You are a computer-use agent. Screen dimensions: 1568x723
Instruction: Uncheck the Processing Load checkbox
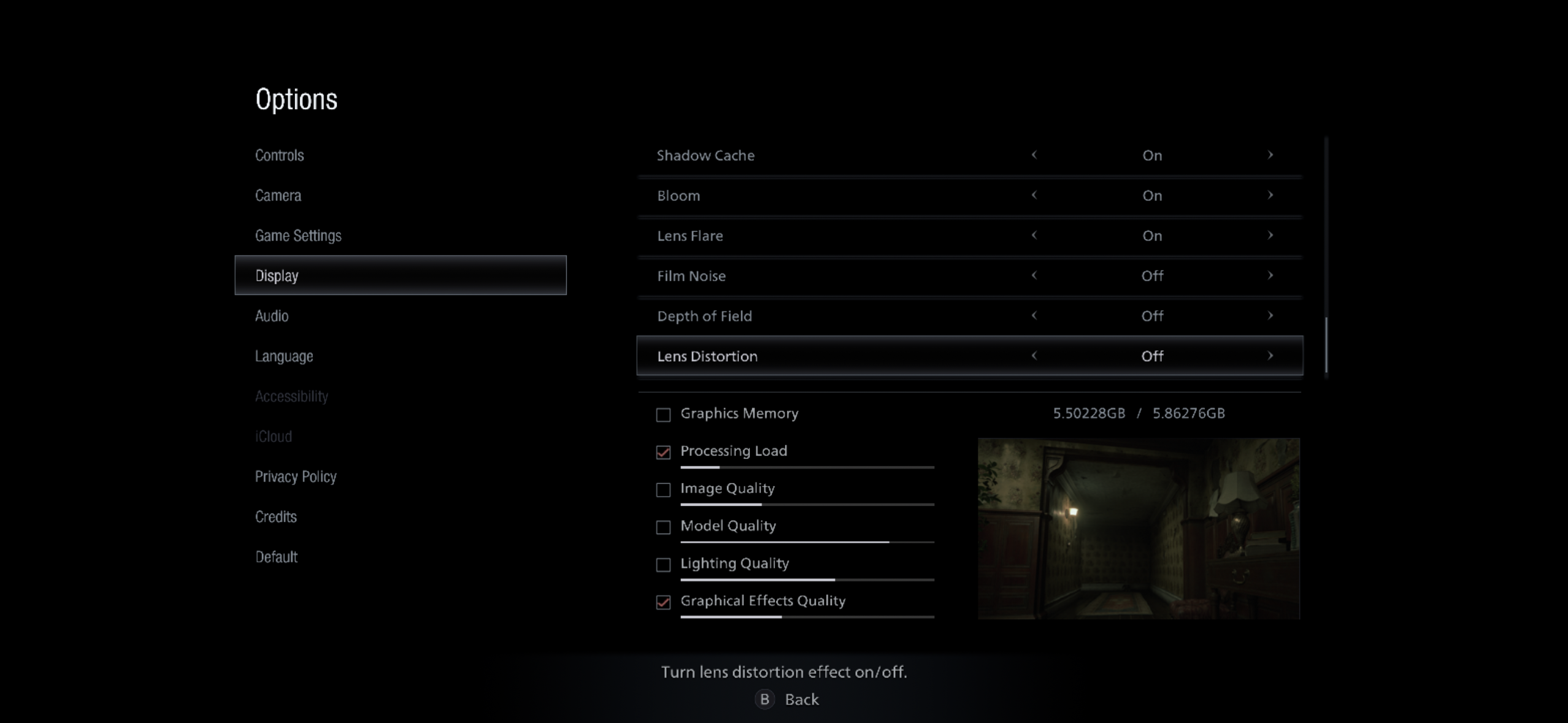pyautogui.click(x=663, y=453)
